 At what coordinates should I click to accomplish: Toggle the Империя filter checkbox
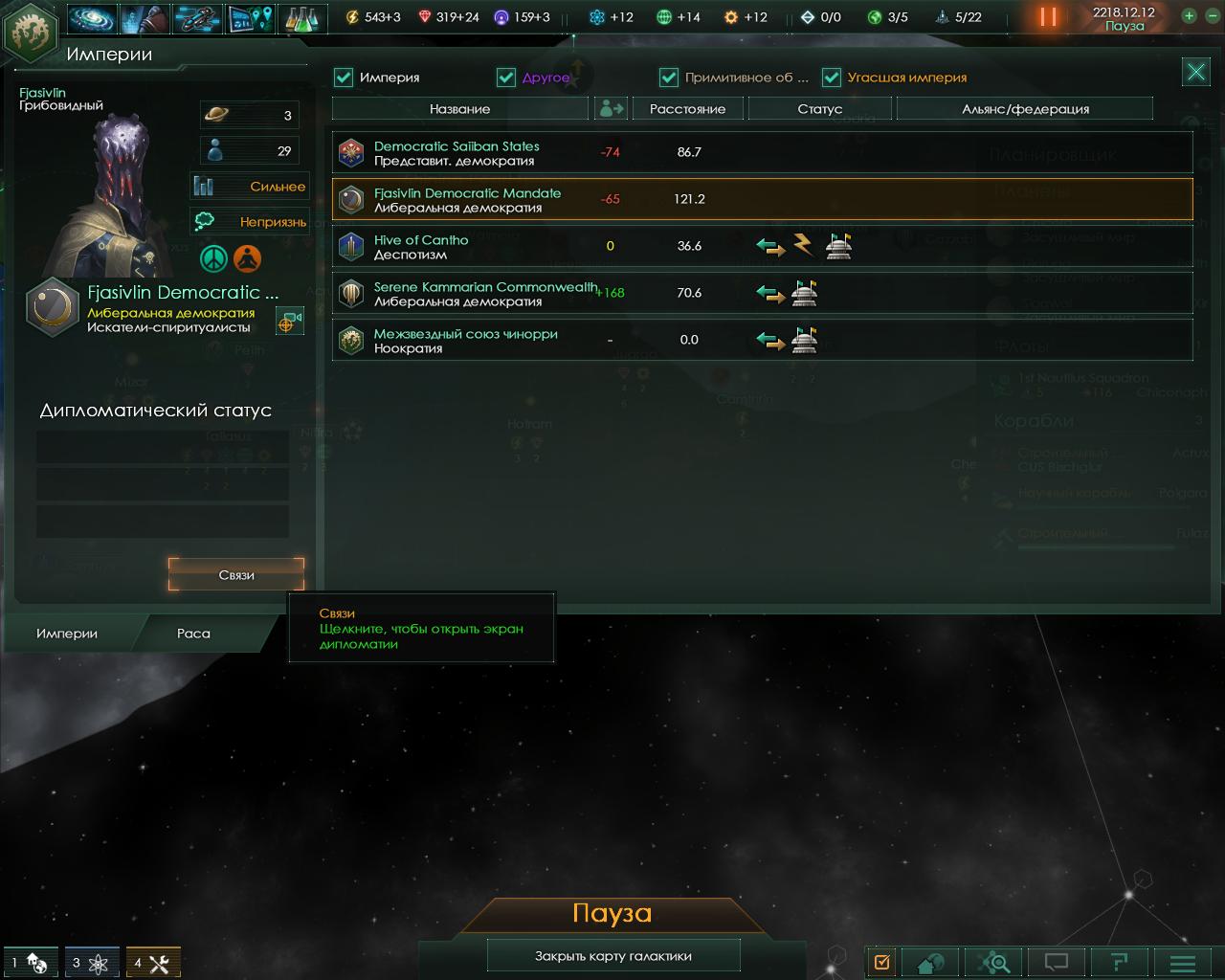tap(344, 78)
